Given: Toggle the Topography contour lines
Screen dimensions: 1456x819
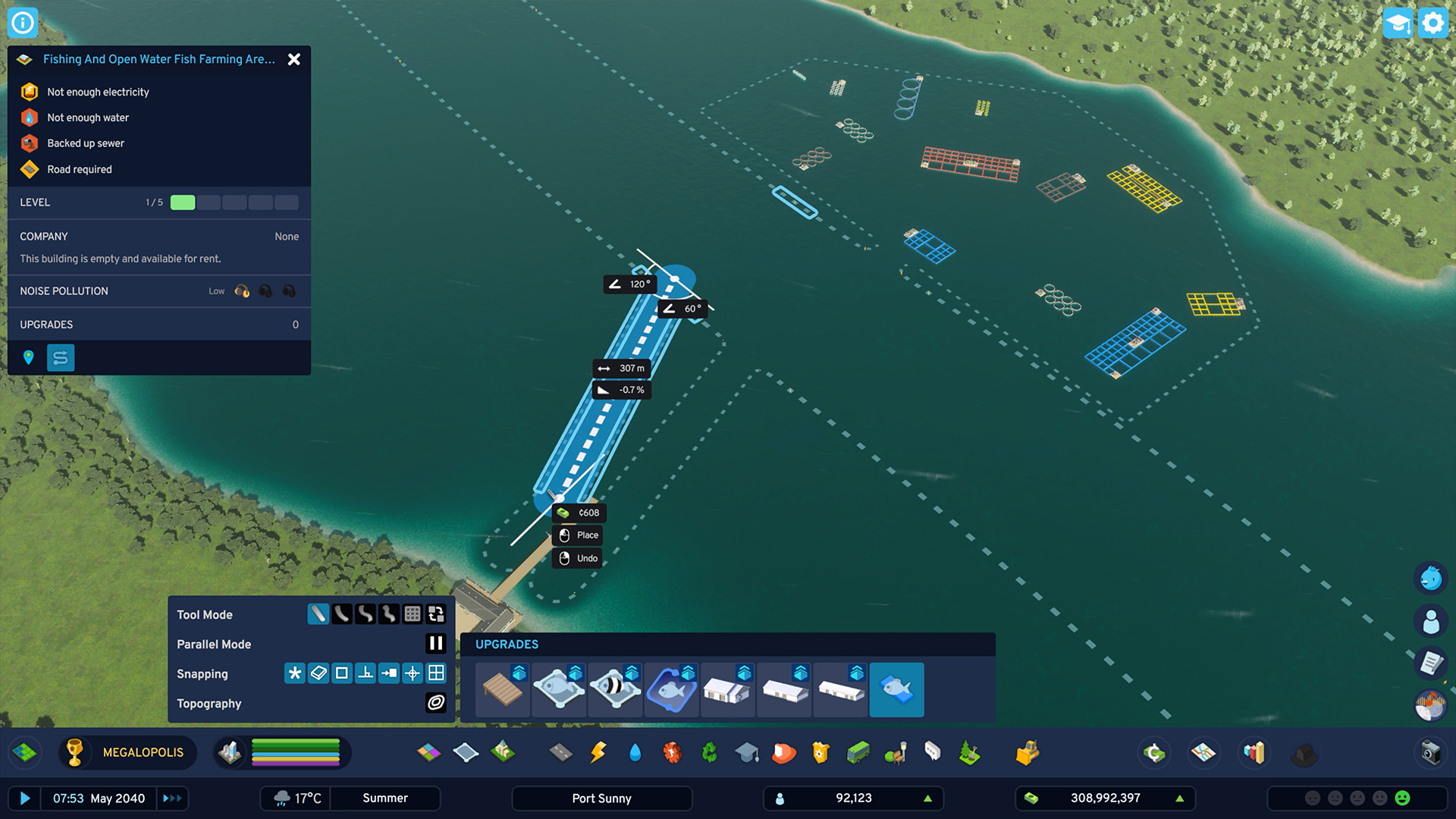Looking at the screenshot, I should click(x=435, y=703).
